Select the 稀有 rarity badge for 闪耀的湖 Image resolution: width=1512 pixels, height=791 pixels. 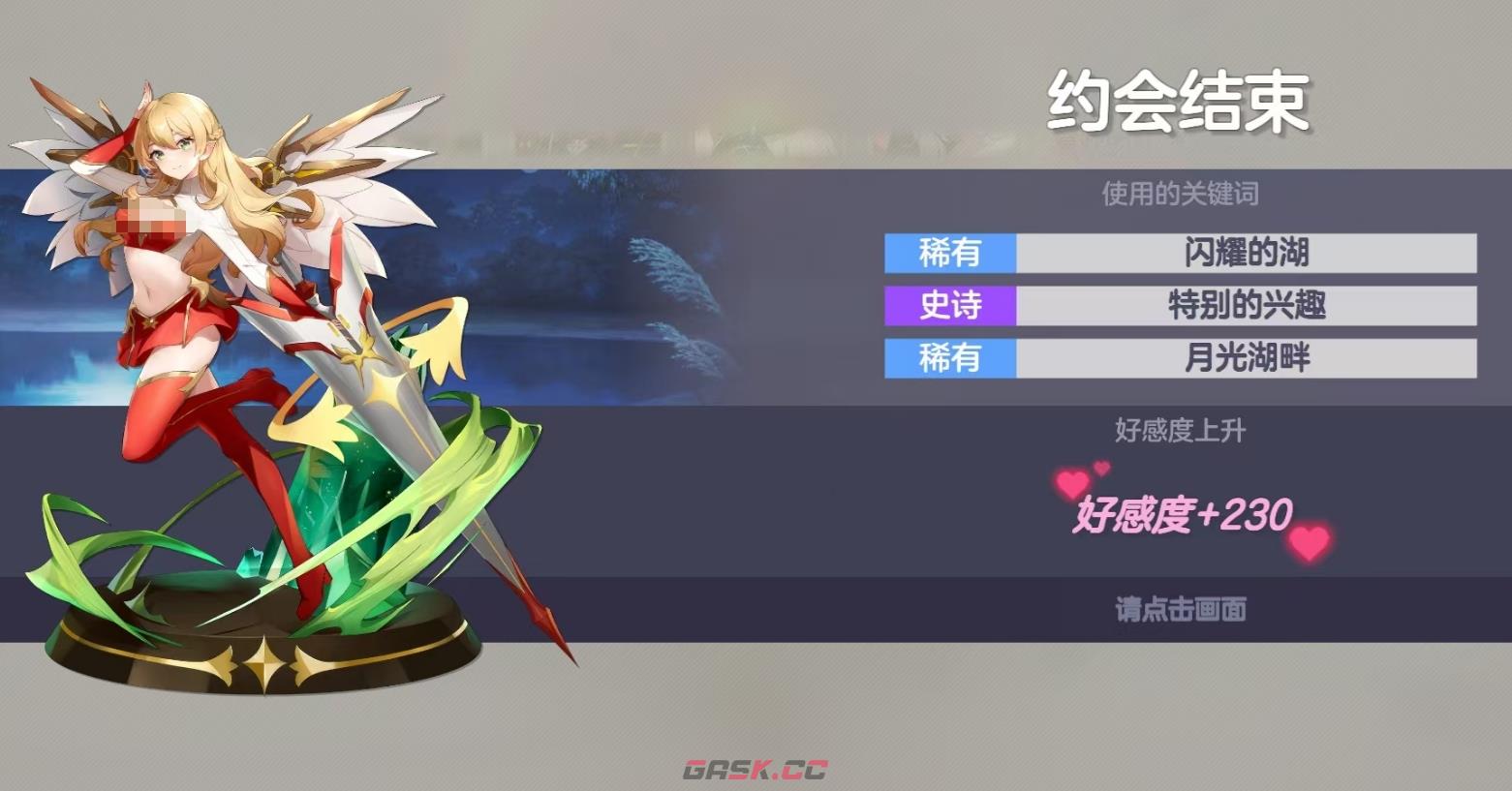coord(947,255)
